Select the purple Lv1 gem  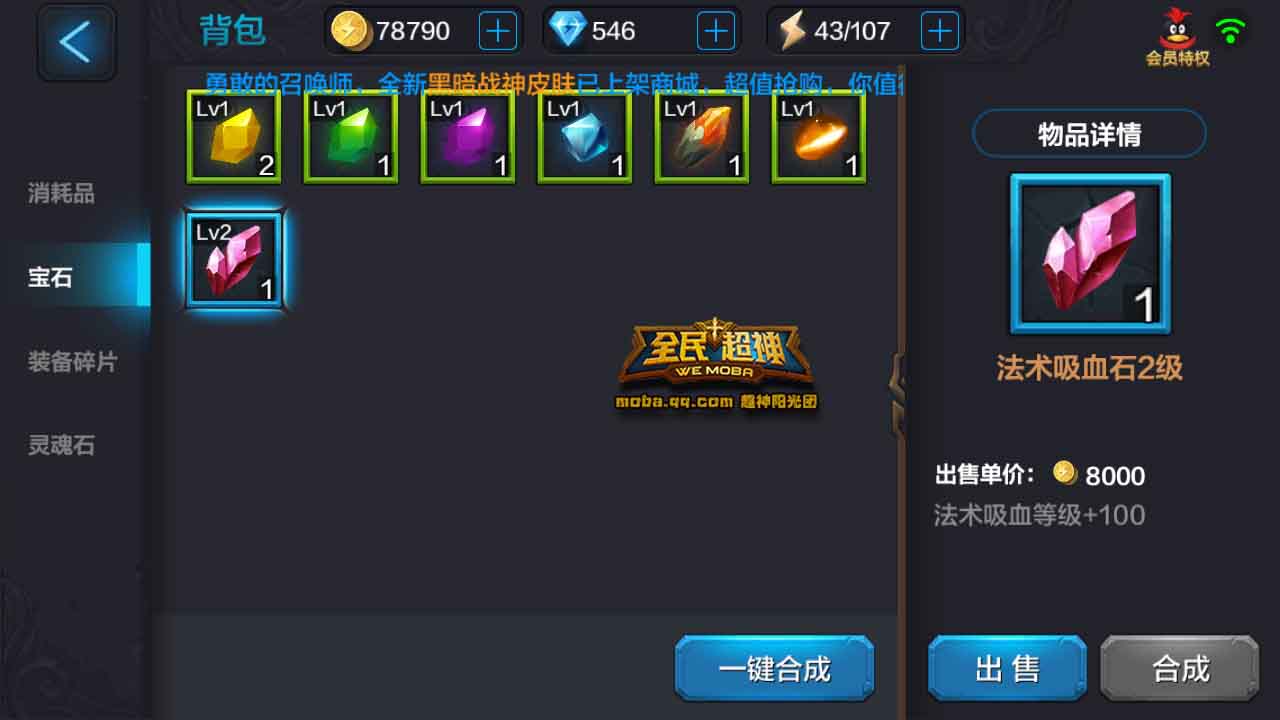pos(467,137)
